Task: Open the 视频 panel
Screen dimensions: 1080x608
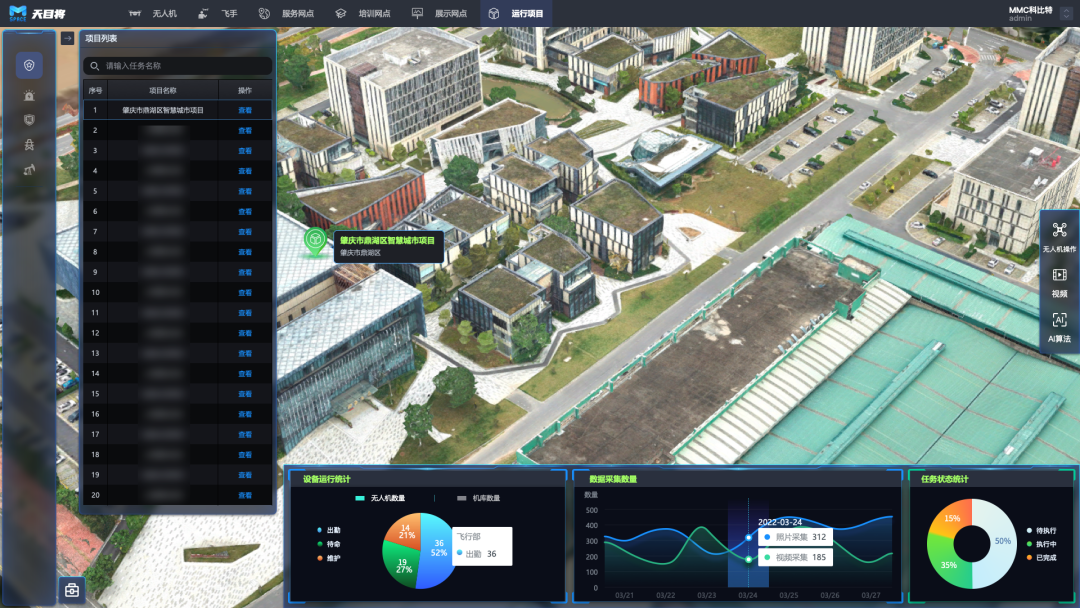Action: [1059, 282]
